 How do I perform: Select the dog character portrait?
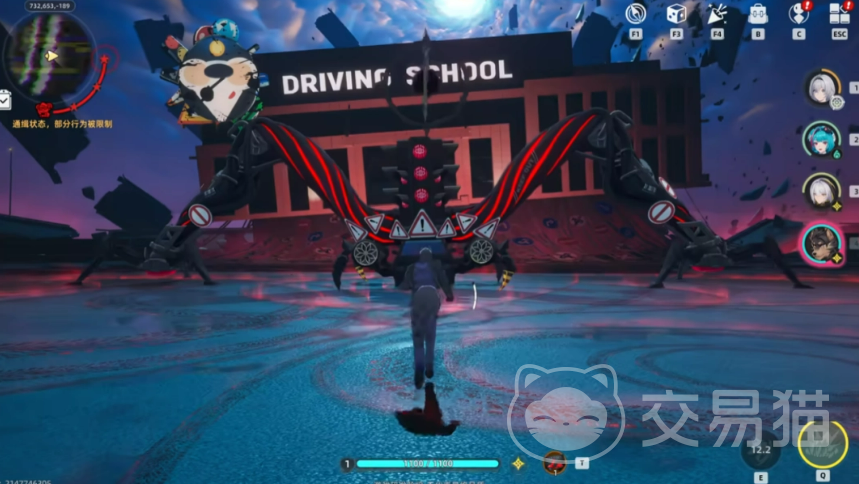coord(821,242)
